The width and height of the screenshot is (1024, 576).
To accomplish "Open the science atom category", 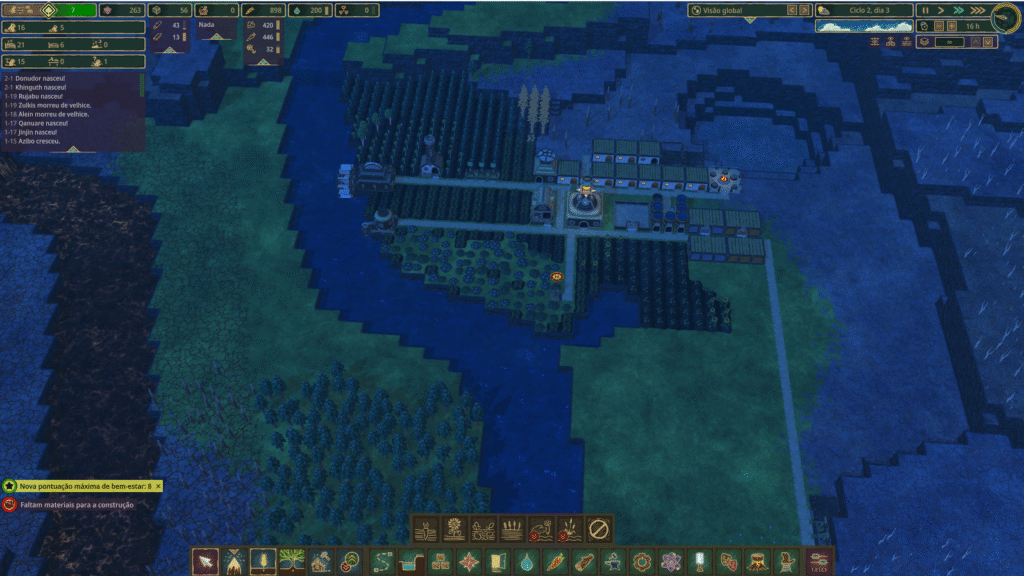I will pos(671,561).
